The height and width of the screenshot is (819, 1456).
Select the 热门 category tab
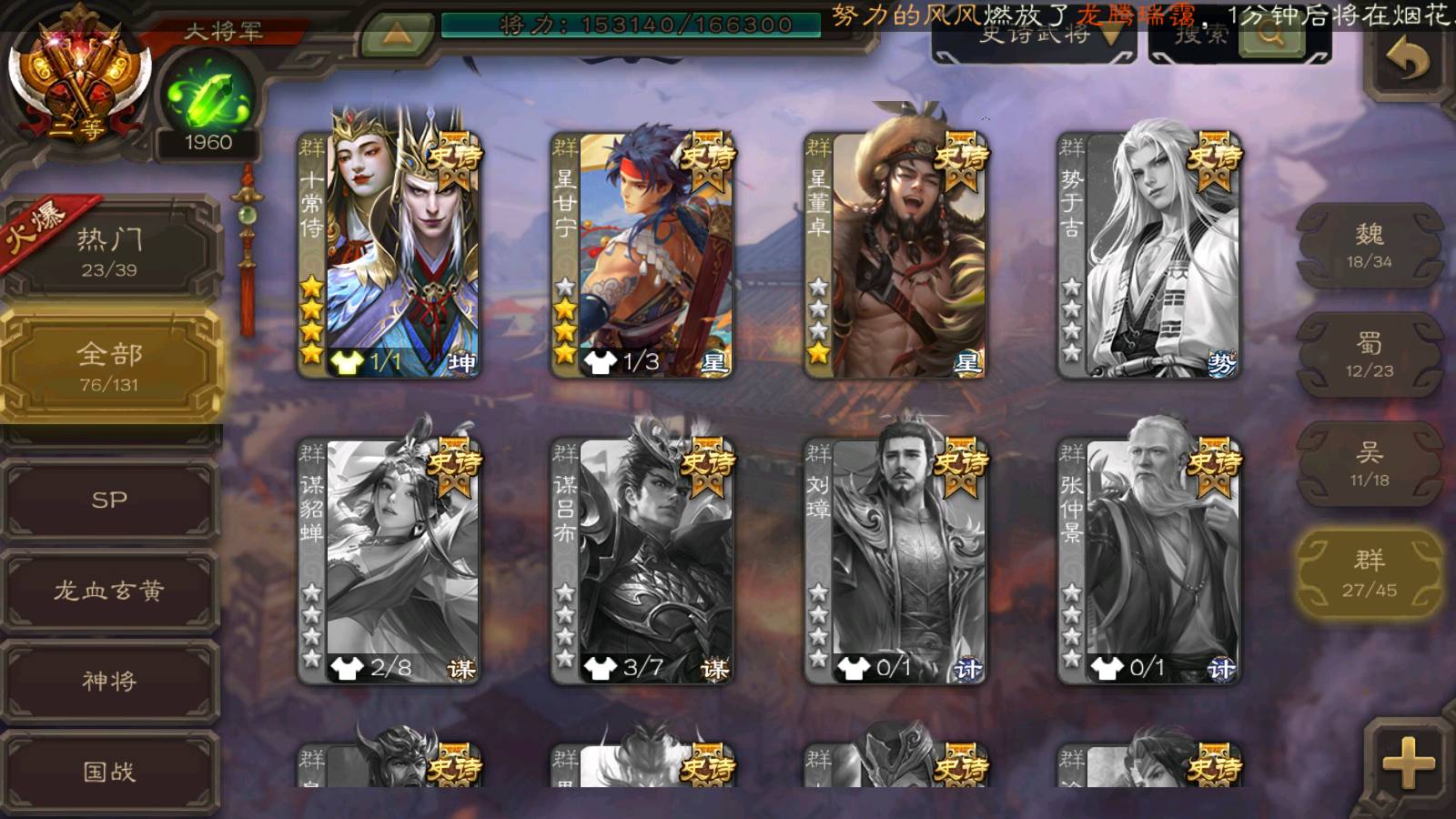tap(109, 250)
